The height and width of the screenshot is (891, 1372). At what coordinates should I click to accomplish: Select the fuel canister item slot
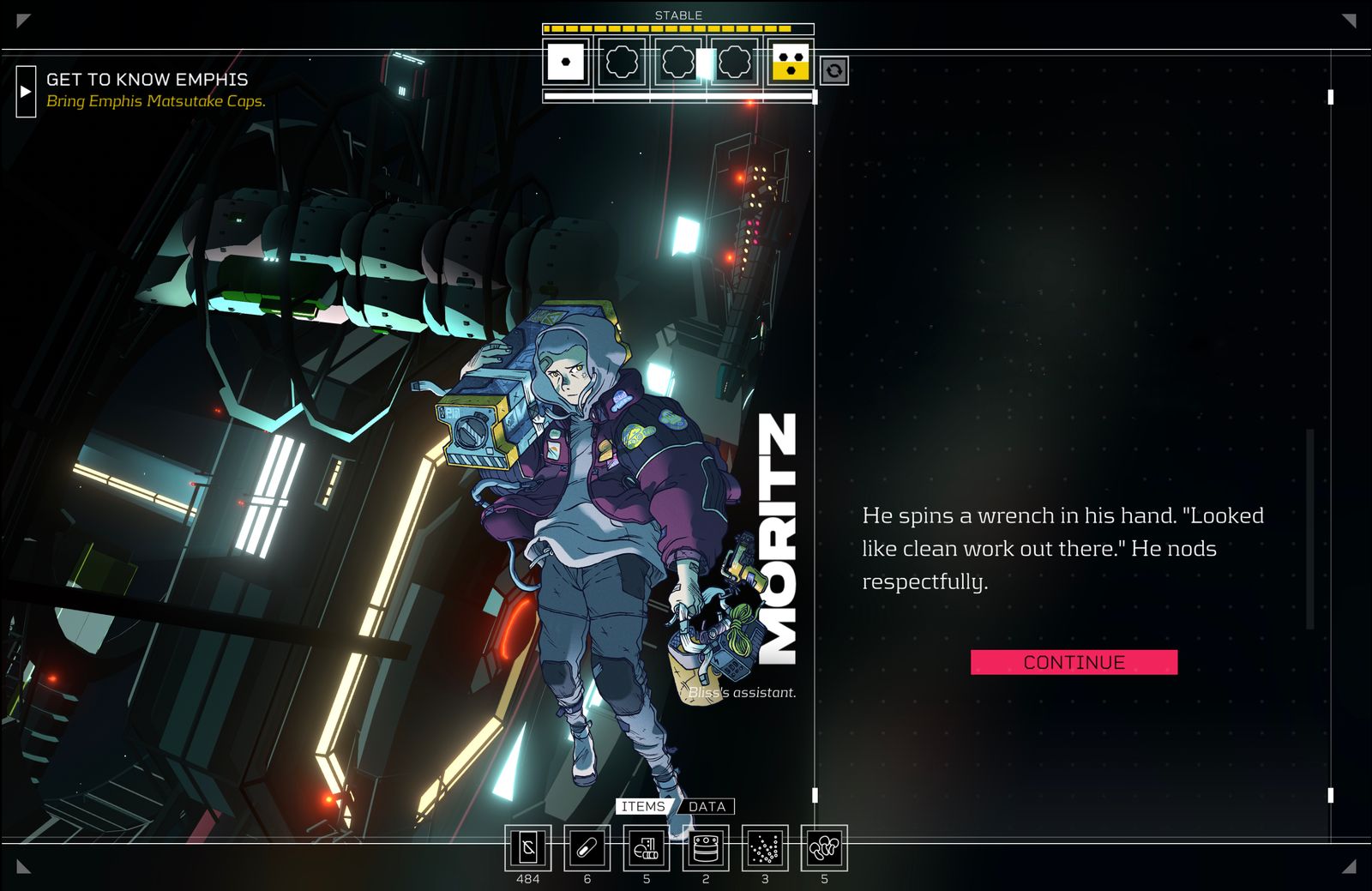click(x=706, y=848)
